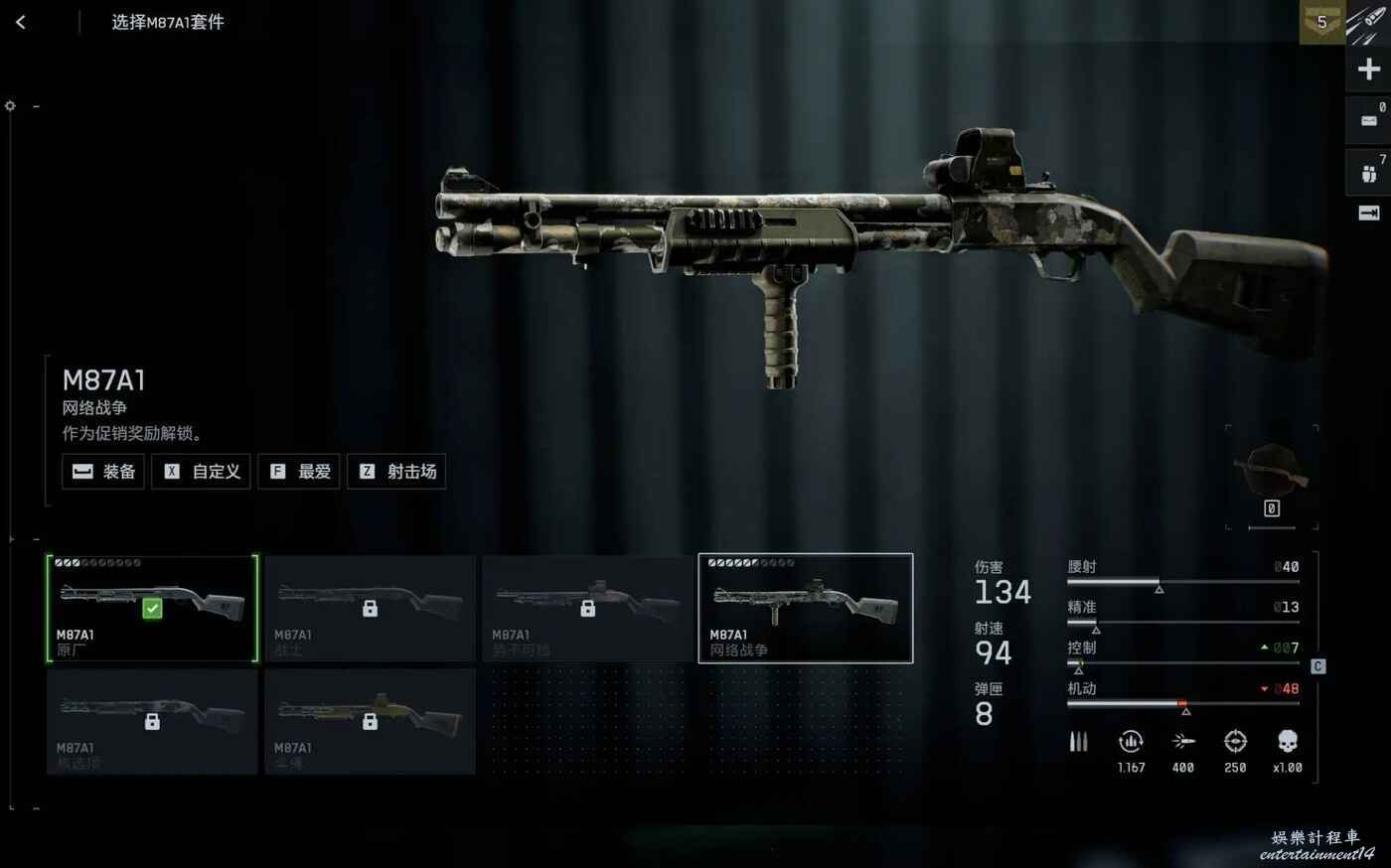Open the sidebar icon showing count 0

click(x=1368, y=120)
